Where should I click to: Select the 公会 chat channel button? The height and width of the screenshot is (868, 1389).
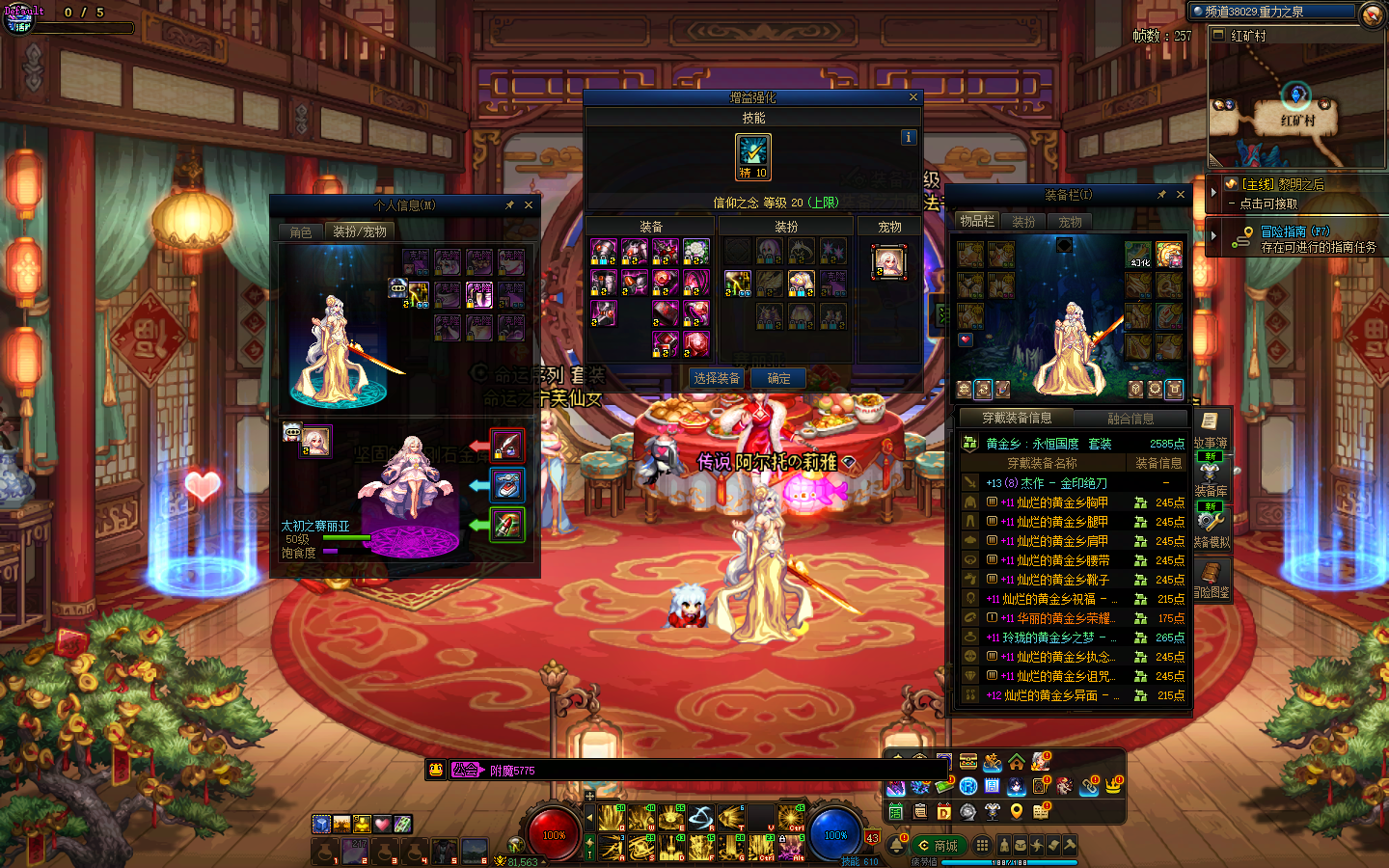(466, 770)
